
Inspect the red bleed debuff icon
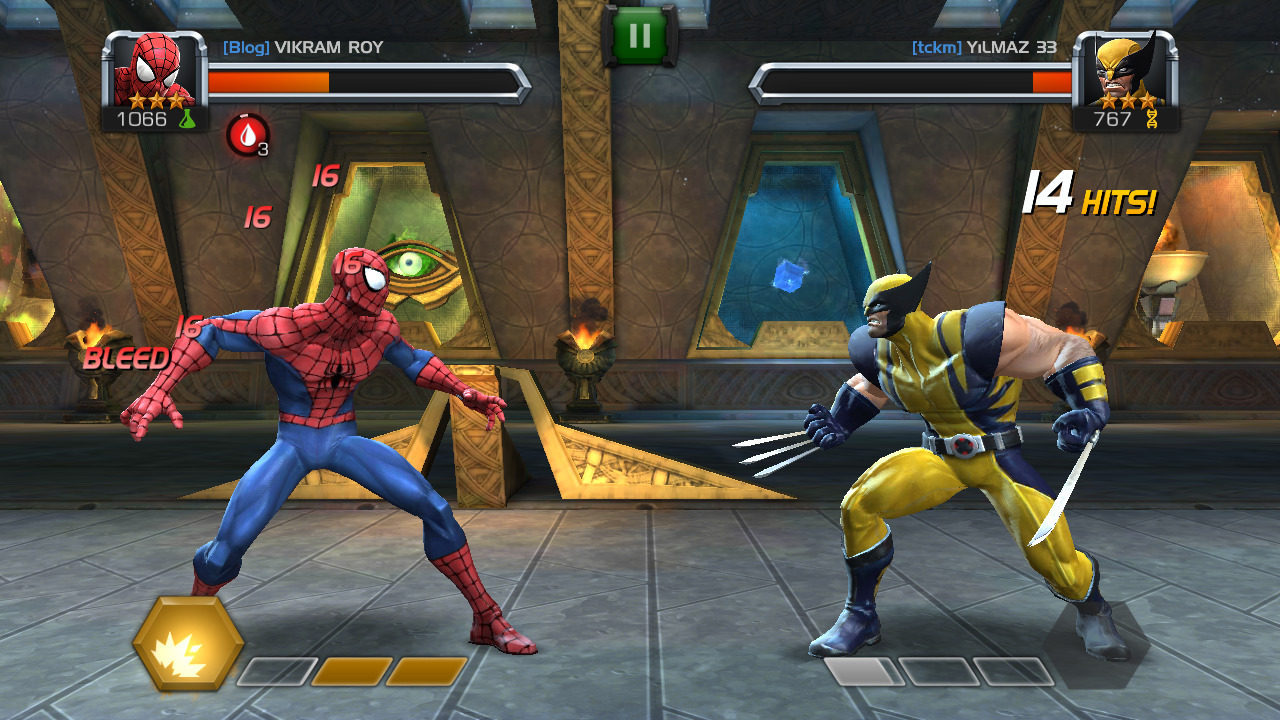coord(248,135)
